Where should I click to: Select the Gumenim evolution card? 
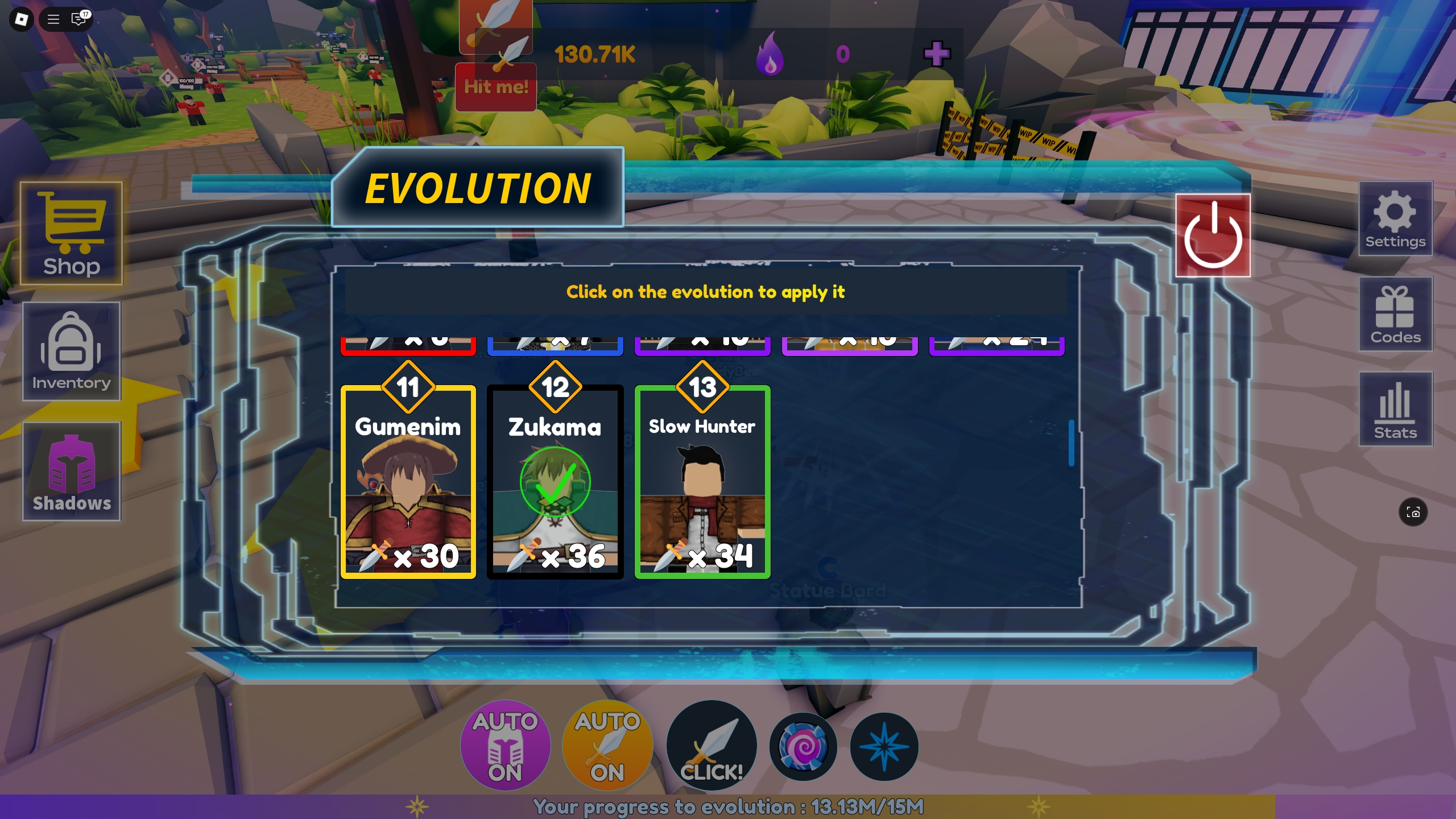click(407, 483)
